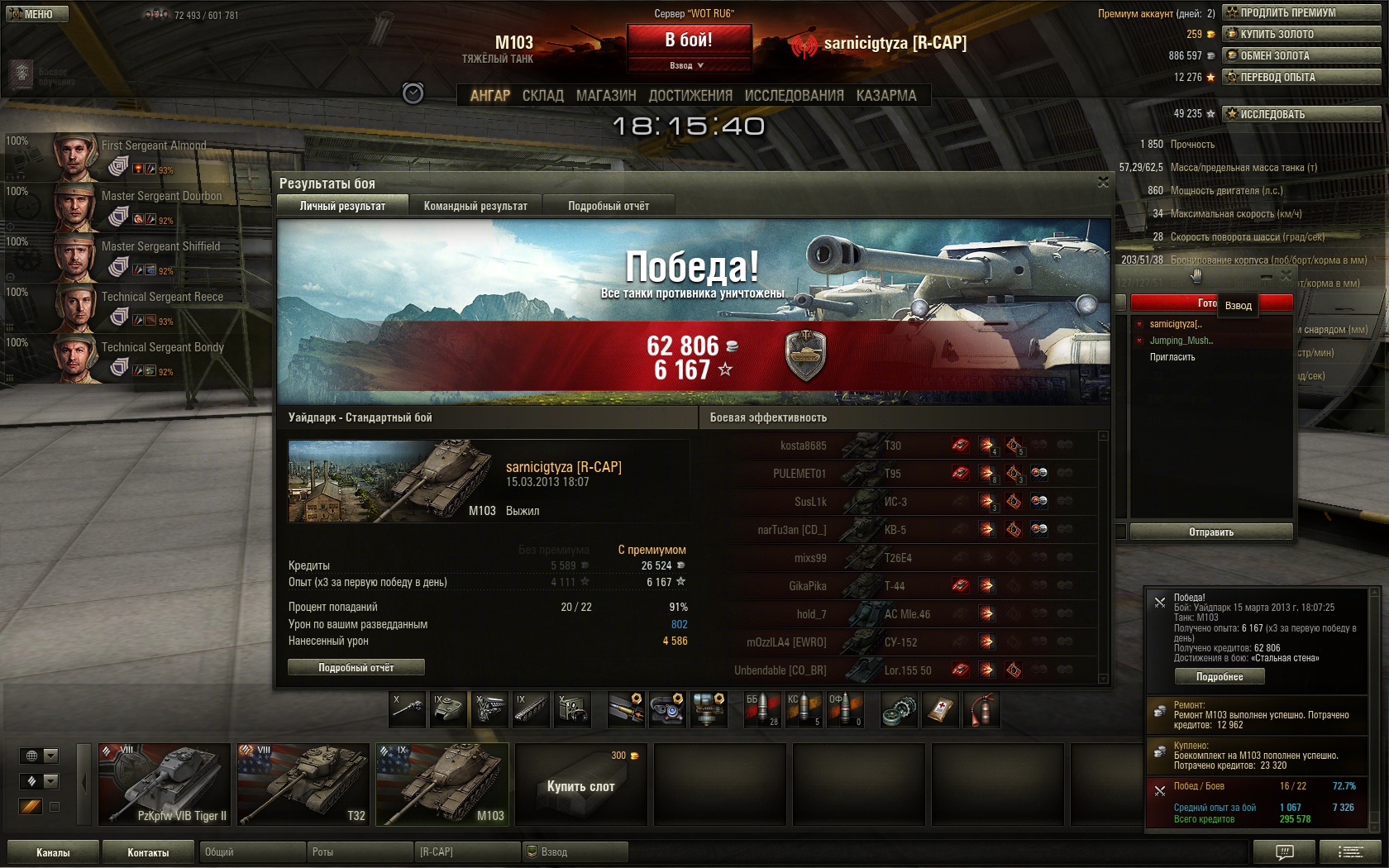Open the ИССЛЕДОВАНИЯ tab
Image resolution: width=1389 pixels, height=868 pixels.
[x=794, y=96]
